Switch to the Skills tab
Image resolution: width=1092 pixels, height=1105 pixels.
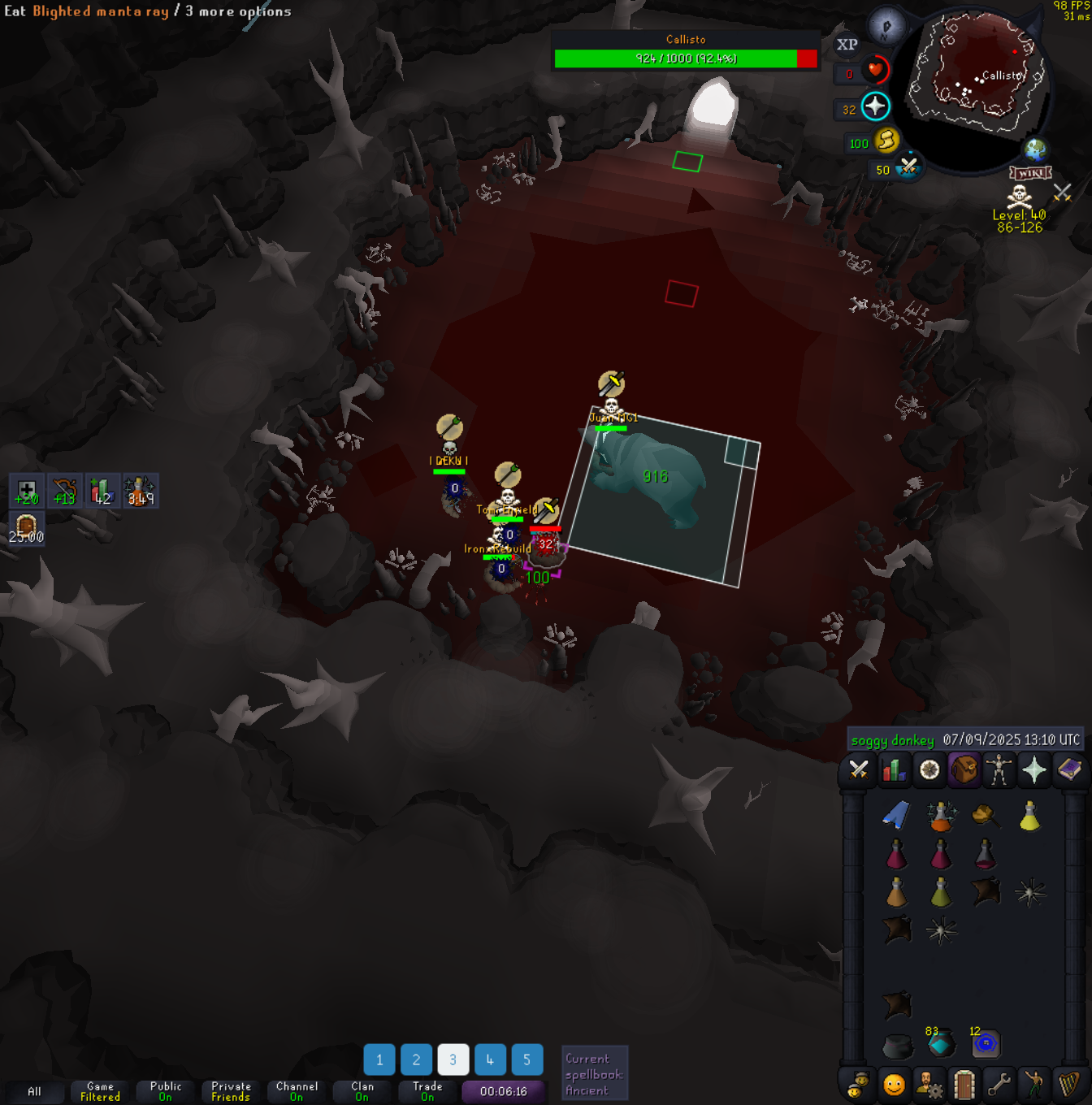894,769
